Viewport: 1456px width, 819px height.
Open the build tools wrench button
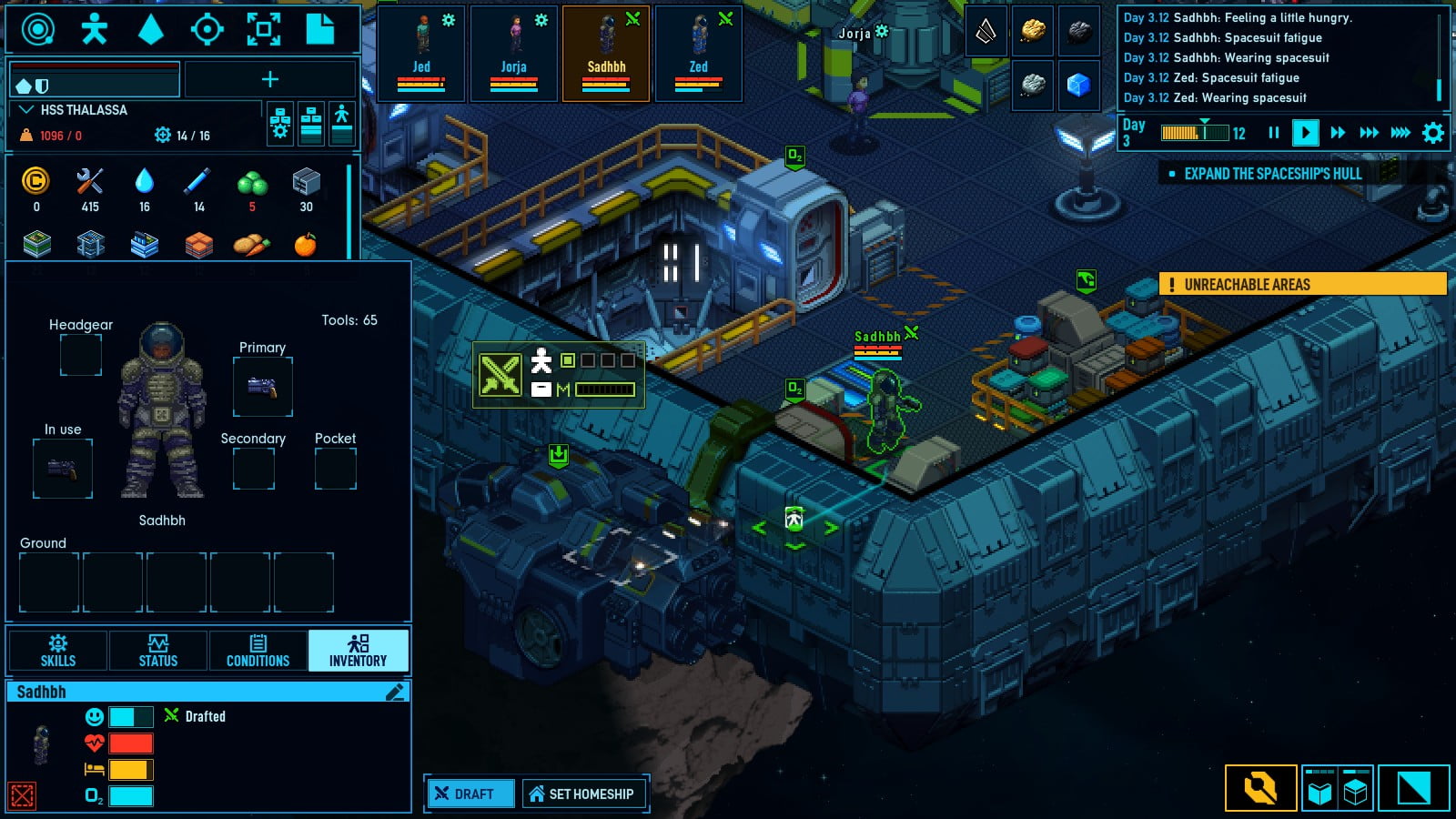tap(1260, 788)
